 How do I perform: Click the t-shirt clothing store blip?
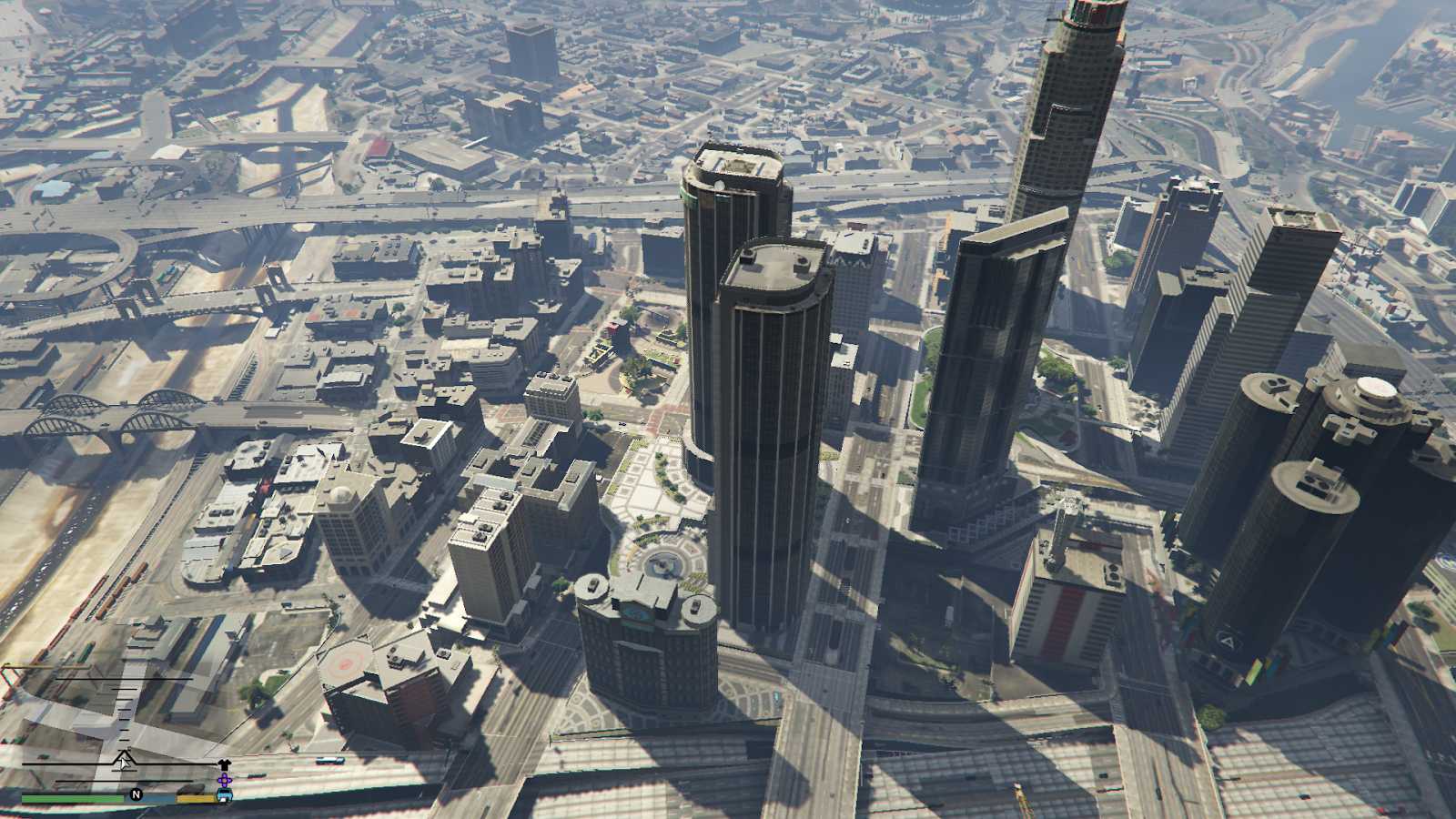point(224,763)
